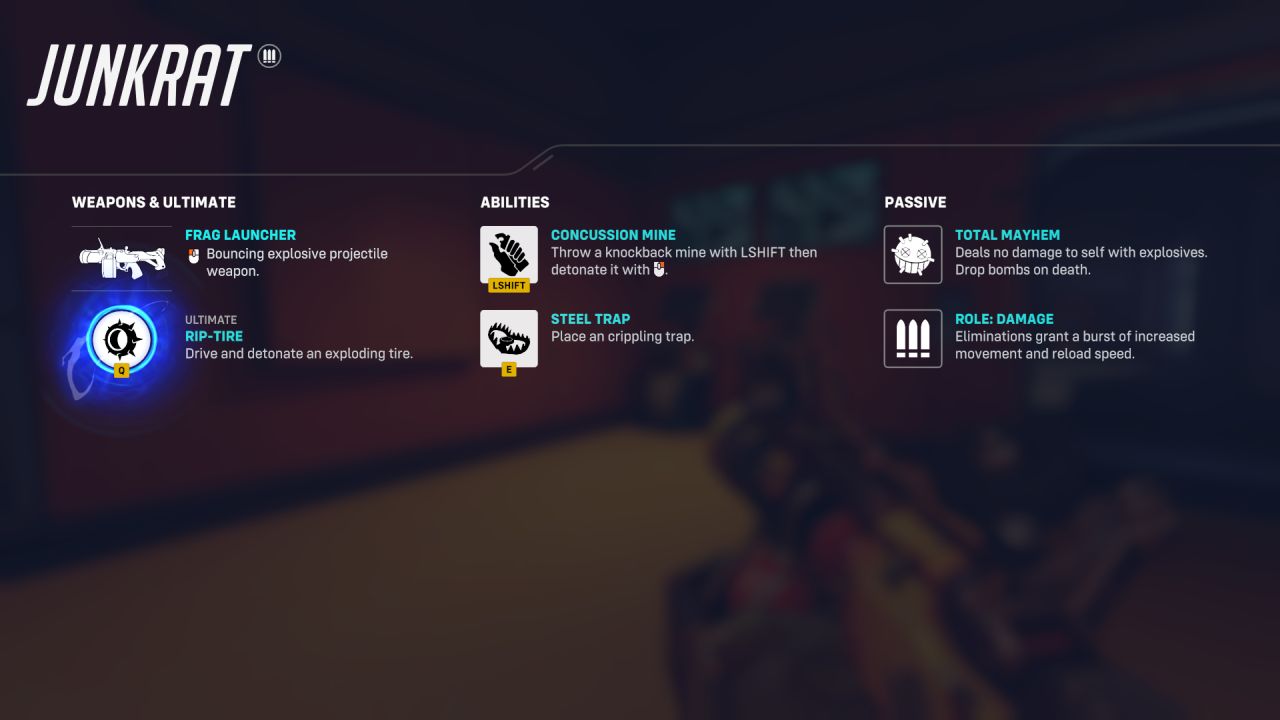1280x720 pixels.
Task: Click the STEEL TRAP ability name
Action: (x=590, y=318)
